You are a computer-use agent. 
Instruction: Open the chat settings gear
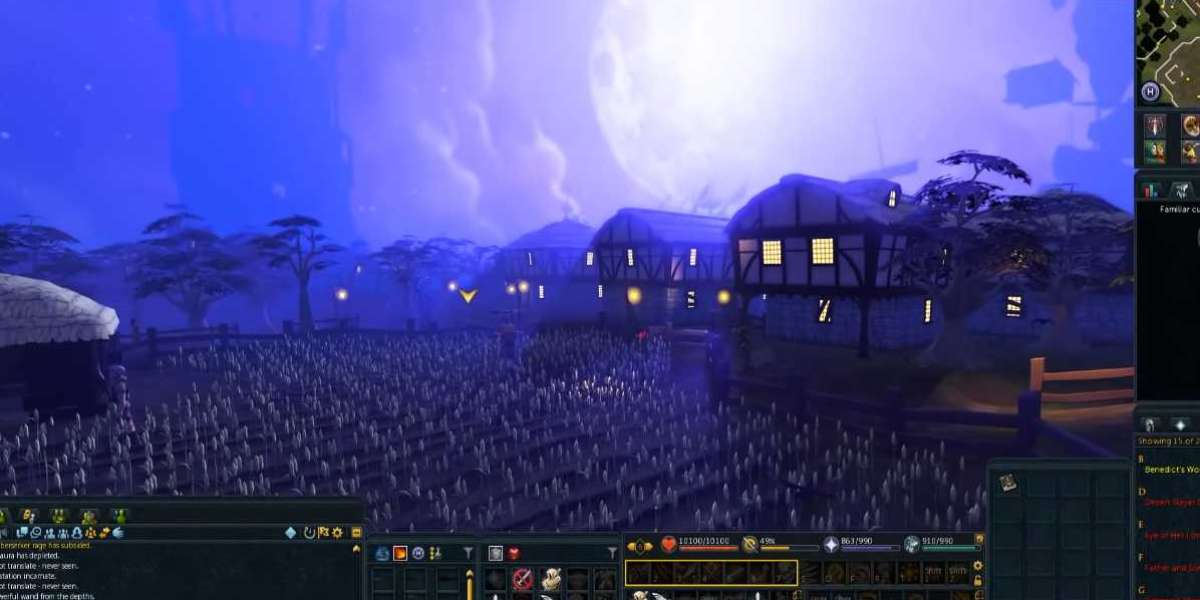[337, 532]
